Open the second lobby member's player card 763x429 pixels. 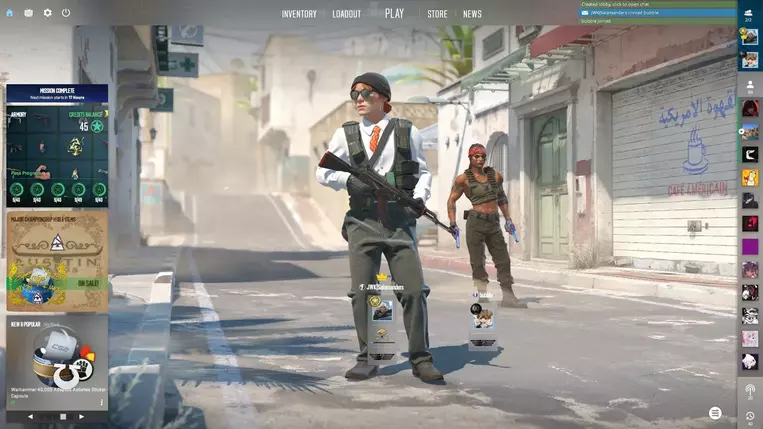click(x=483, y=319)
